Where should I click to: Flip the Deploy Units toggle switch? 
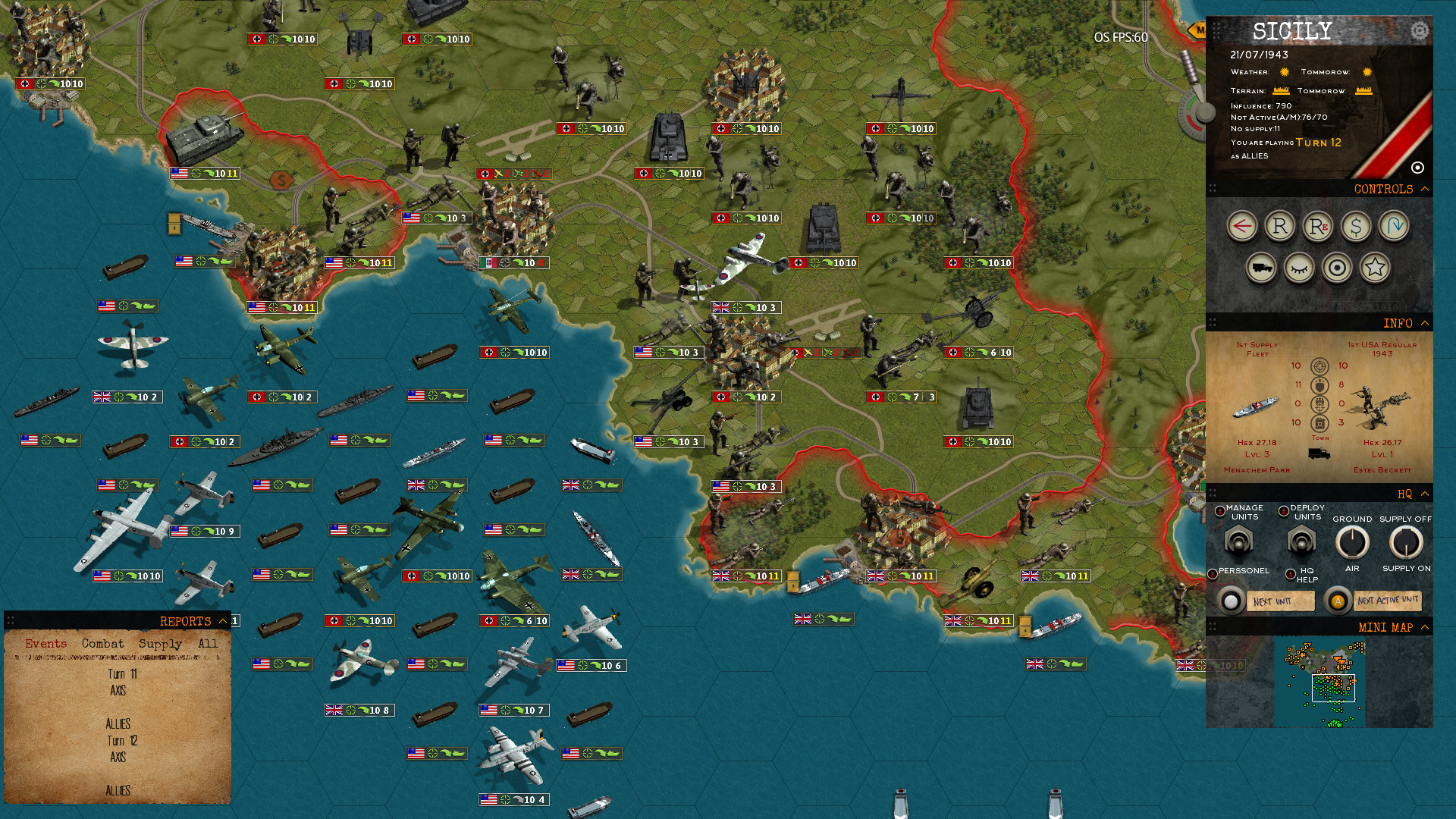click(1301, 542)
